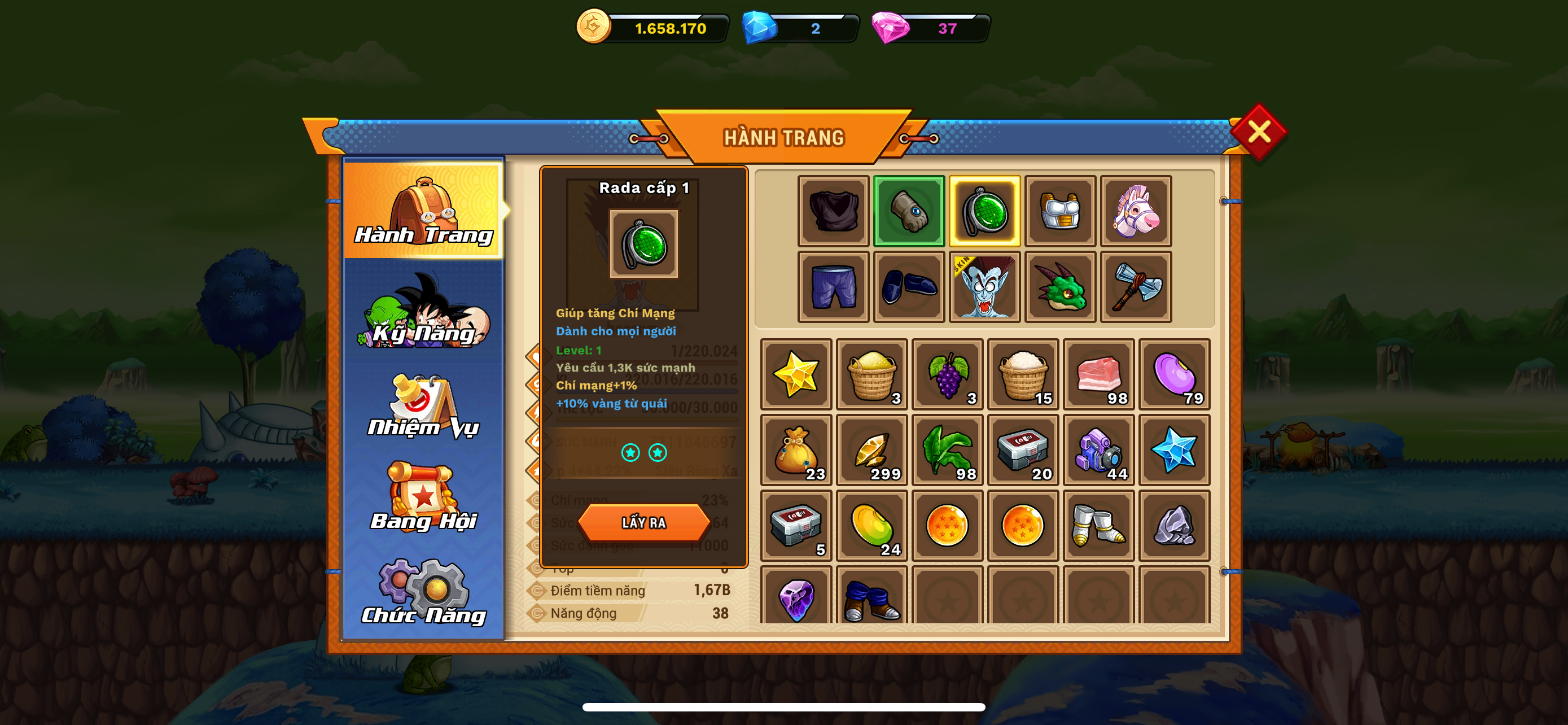This screenshot has width=1568, height=725.
Task: Pick the pink horse mount slot
Action: (x=1136, y=211)
